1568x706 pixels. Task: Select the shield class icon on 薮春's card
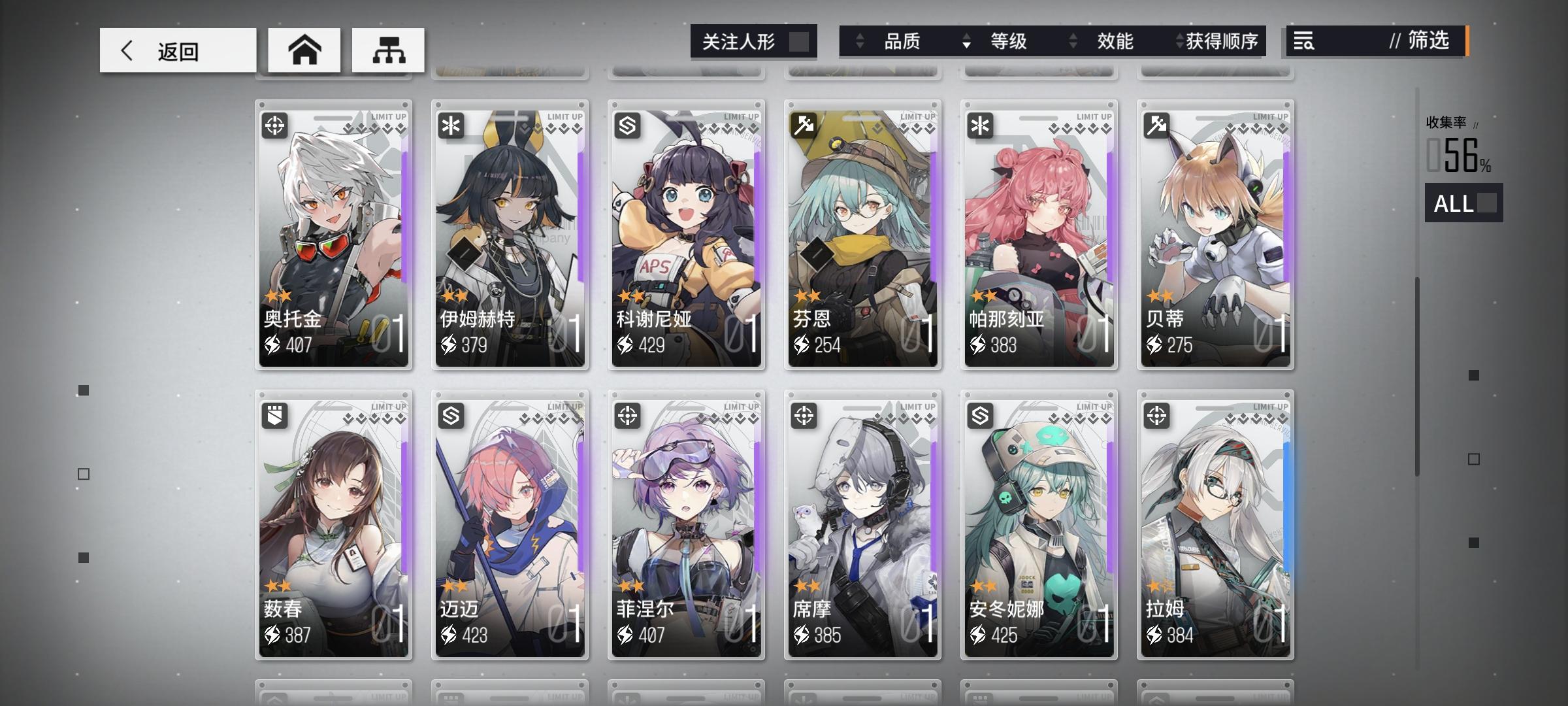(275, 414)
